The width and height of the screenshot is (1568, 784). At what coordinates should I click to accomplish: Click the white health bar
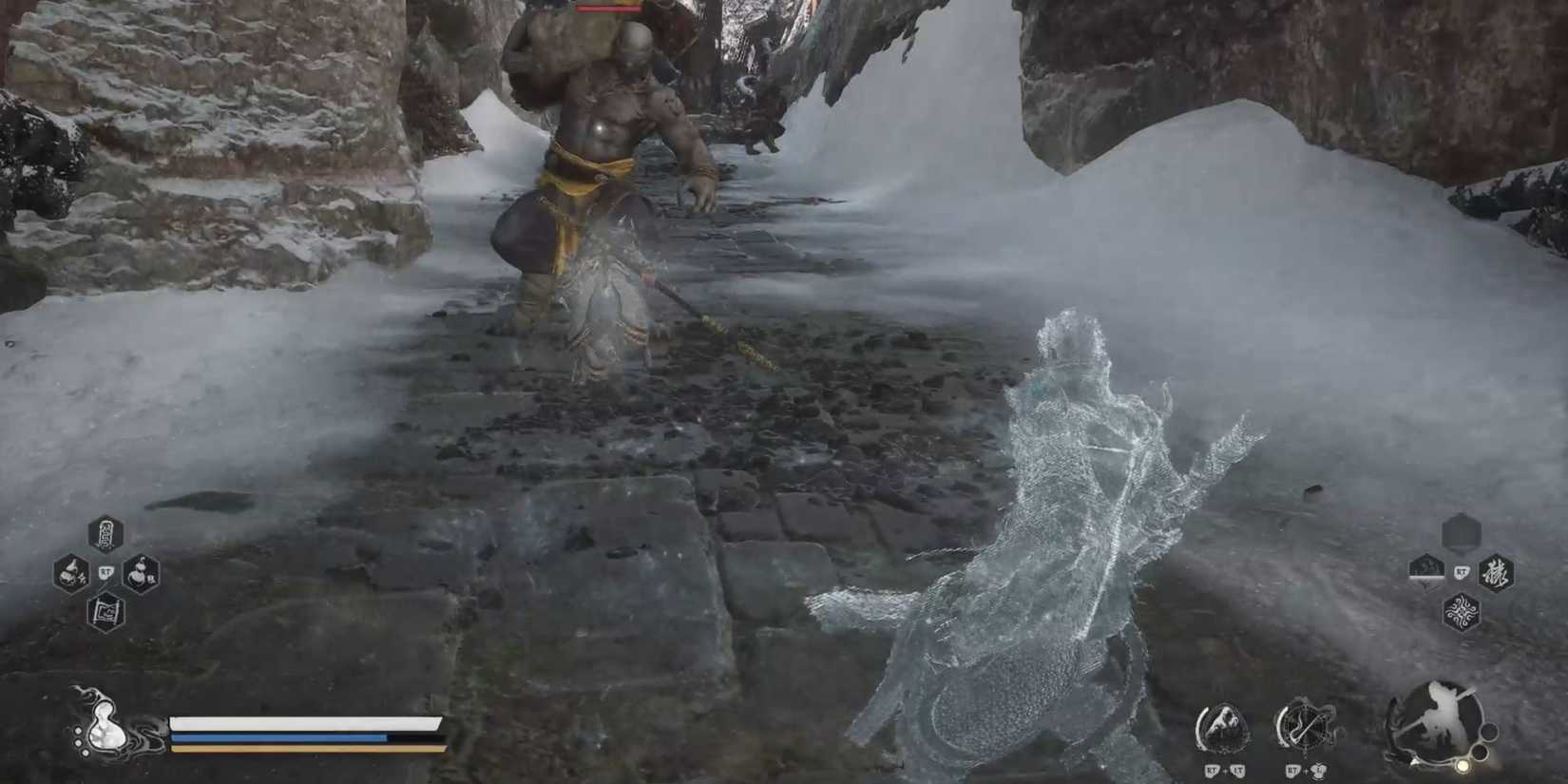pos(285,722)
